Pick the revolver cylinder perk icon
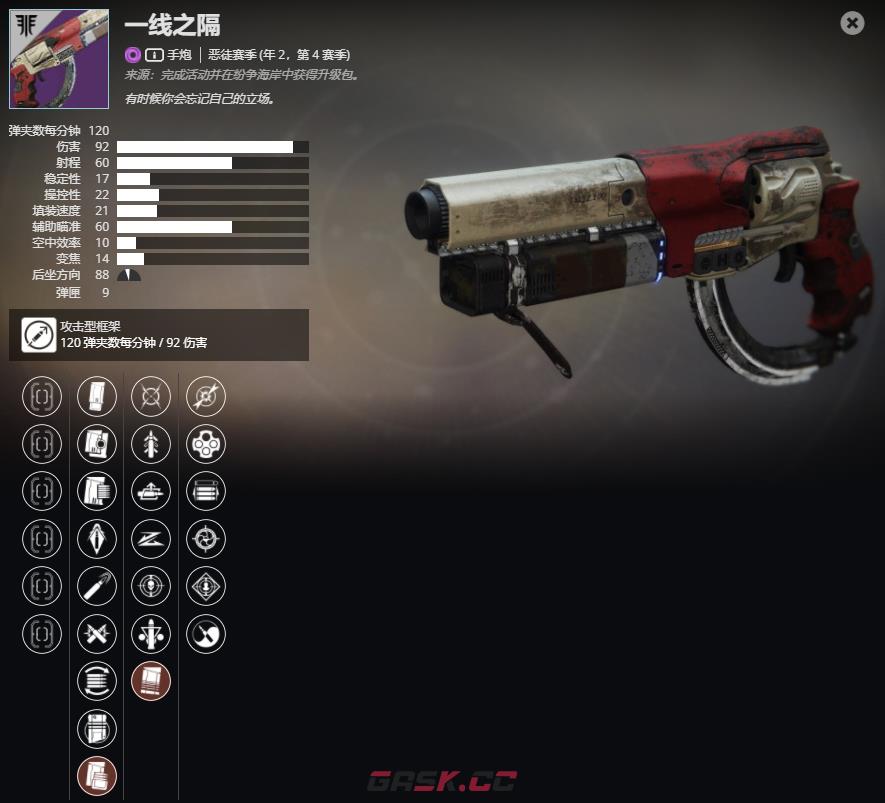The height and width of the screenshot is (803, 885). pyautogui.click(x=206, y=443)
